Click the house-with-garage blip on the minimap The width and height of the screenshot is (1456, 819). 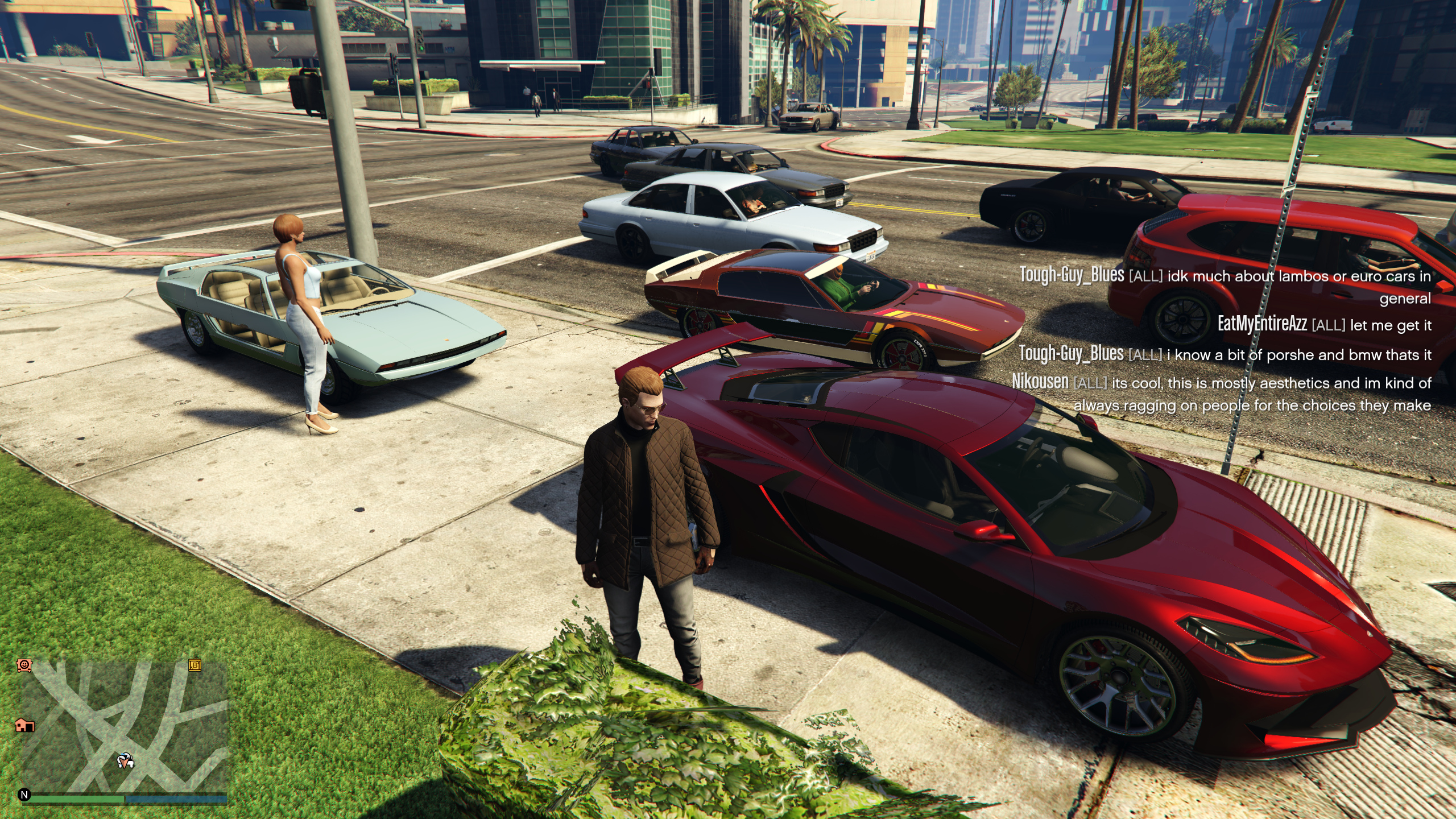[24, 725]
